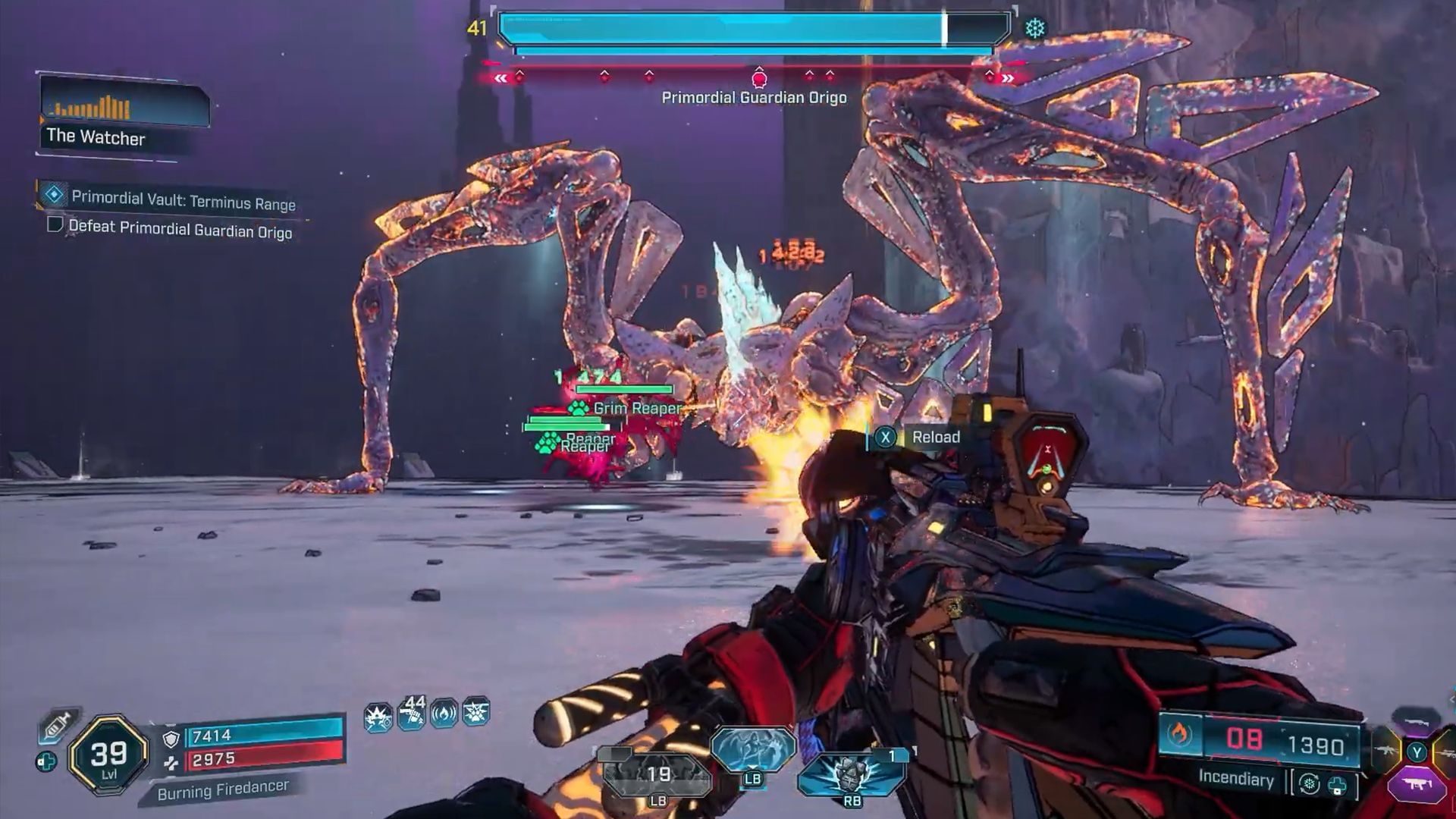Select The Watcher location panel
The image size is (1456, 819).
[x=123, y=114]
